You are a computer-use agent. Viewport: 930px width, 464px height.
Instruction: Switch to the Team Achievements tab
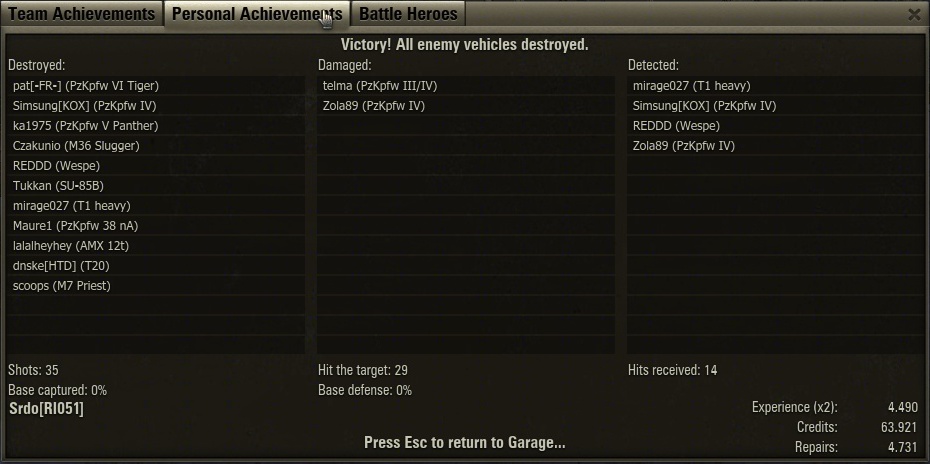pos(82,14)
